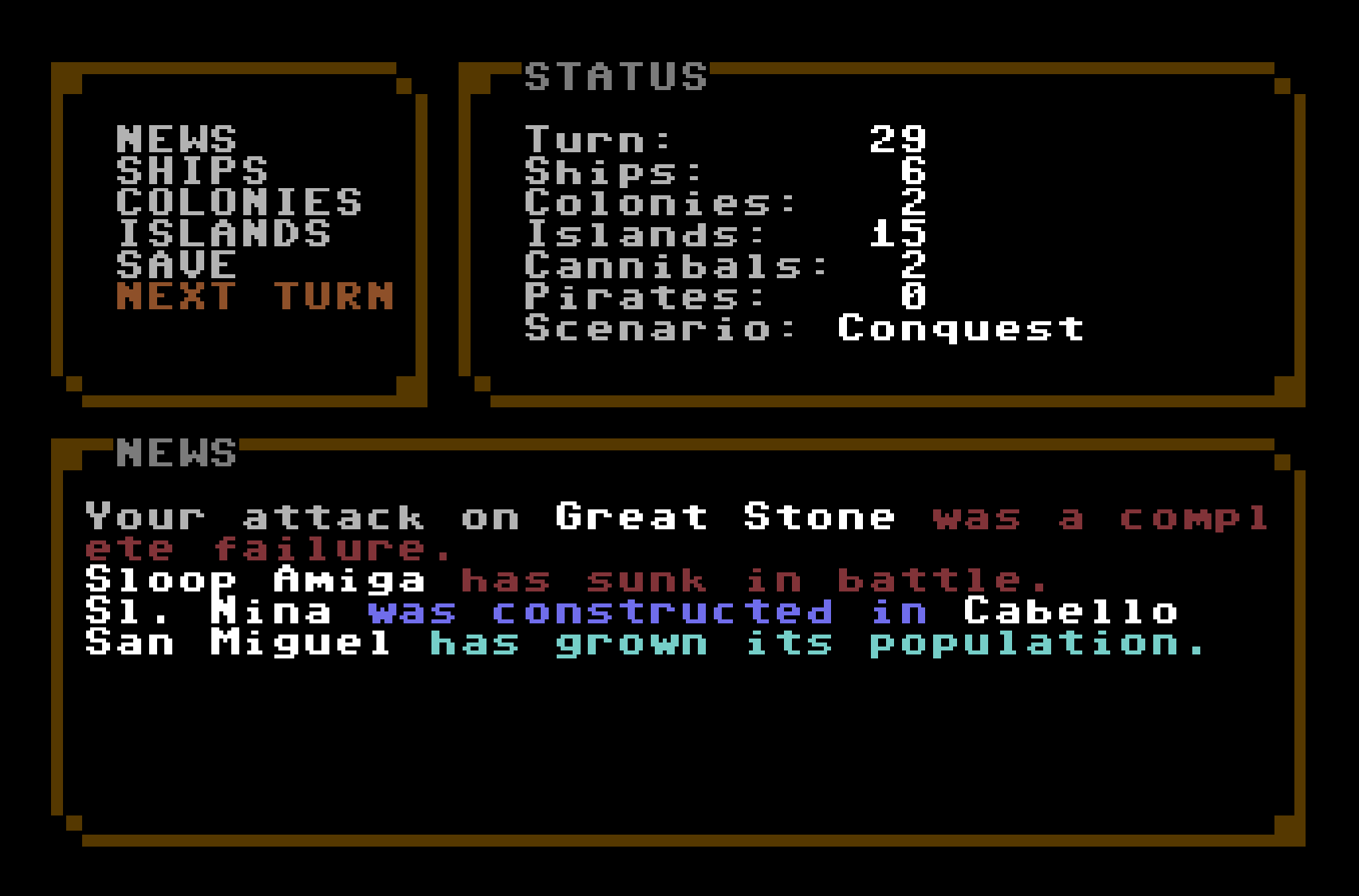The image size is (1359, 896).
Task: View the COLONIES menu entry
Action: pos(239,202)
